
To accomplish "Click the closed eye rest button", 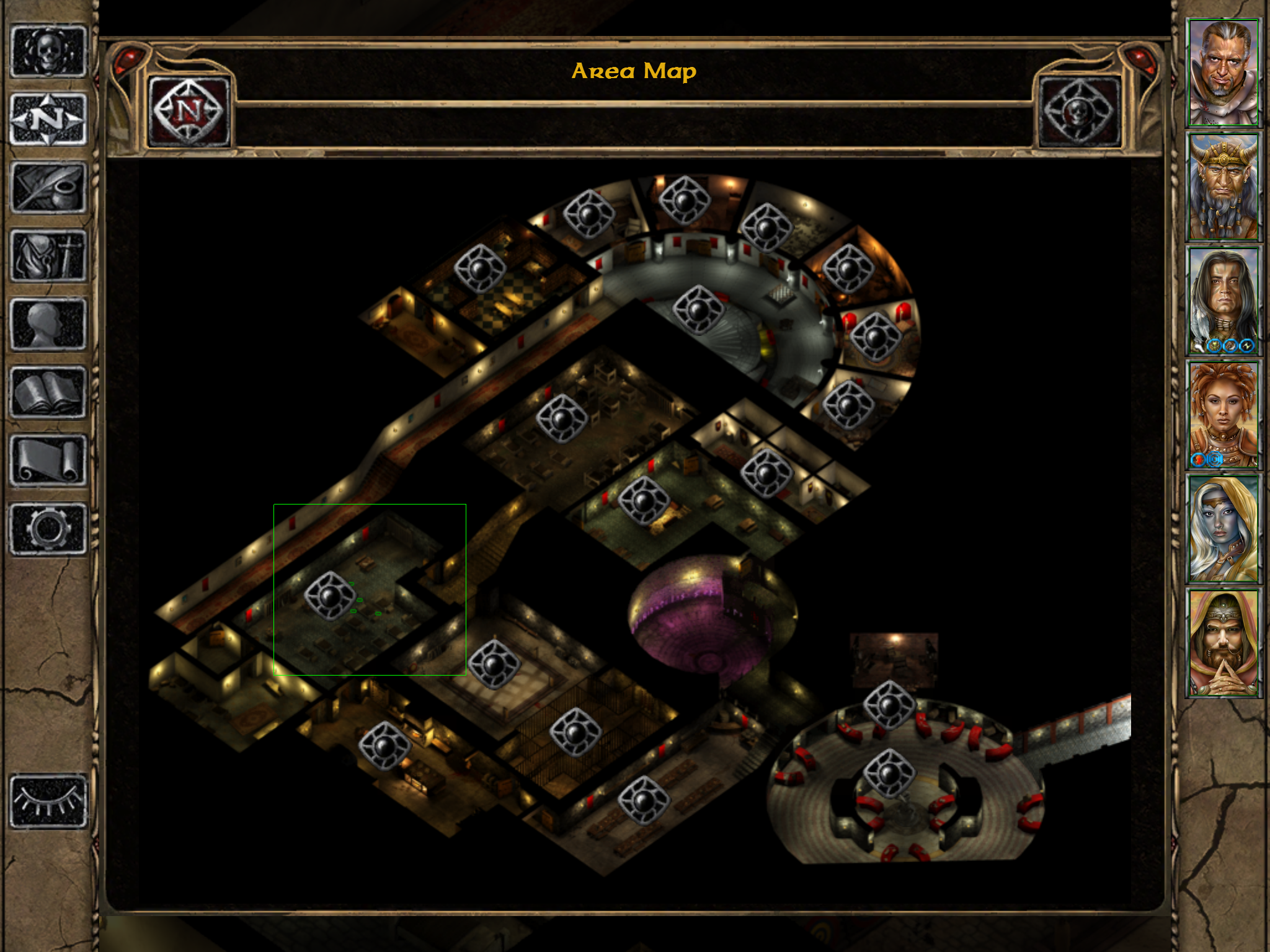I will click(48, 801).
